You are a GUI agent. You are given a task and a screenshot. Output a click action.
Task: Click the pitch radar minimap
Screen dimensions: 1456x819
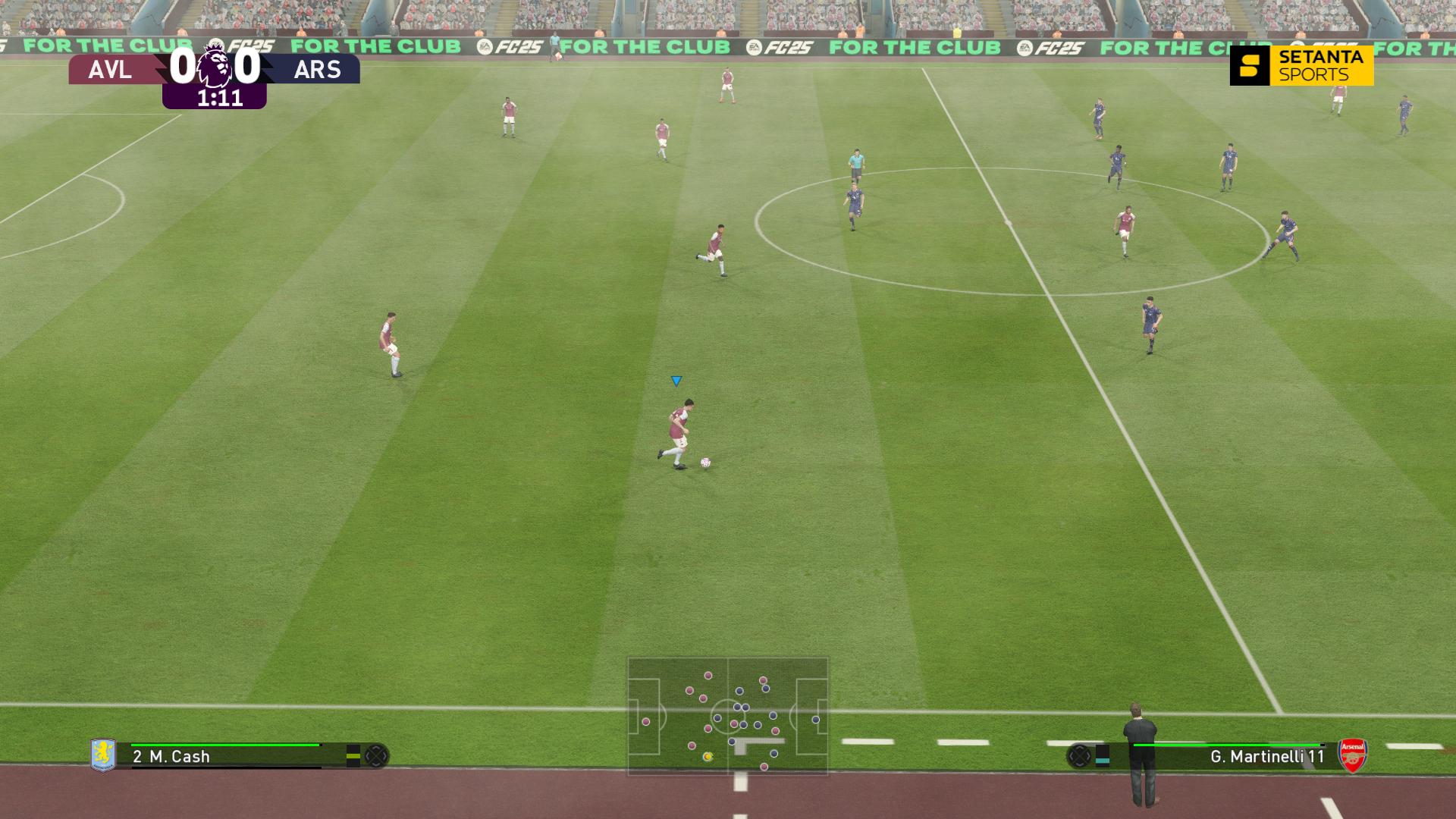coord(727,716)
